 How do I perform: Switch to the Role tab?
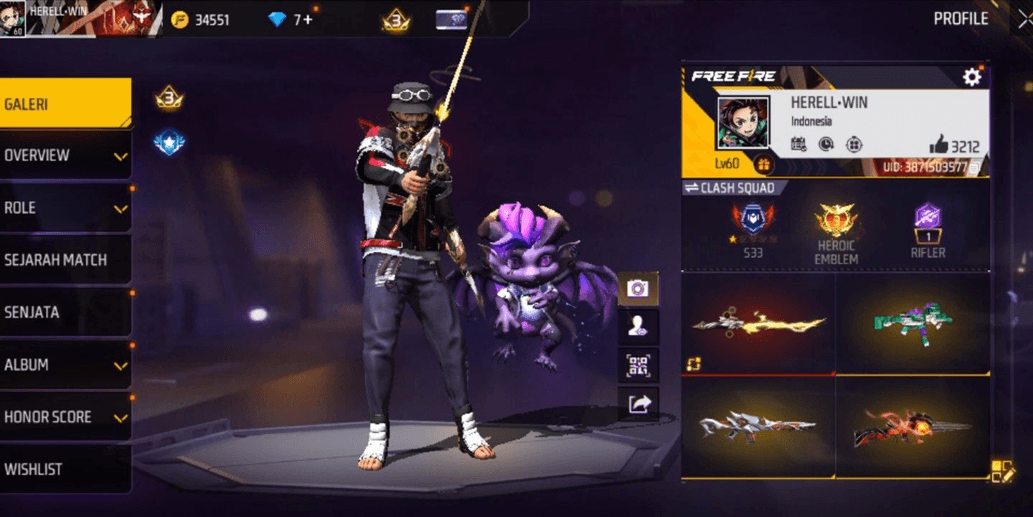(x=65, y=208)
